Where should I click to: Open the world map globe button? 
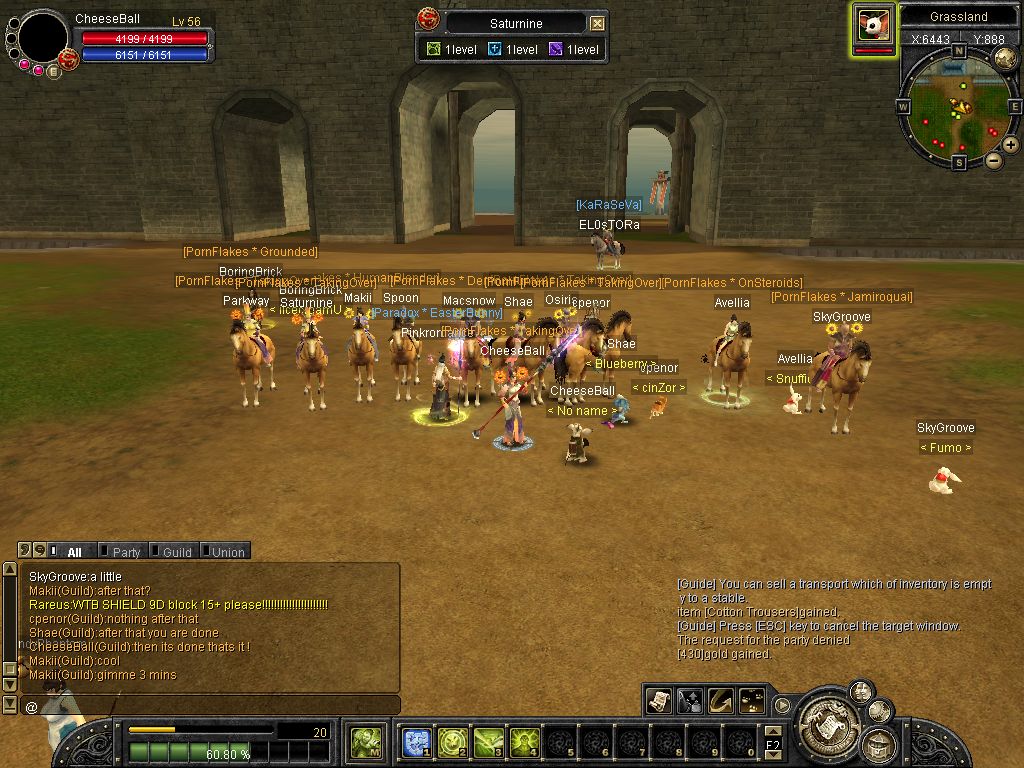click(1005, 59)
